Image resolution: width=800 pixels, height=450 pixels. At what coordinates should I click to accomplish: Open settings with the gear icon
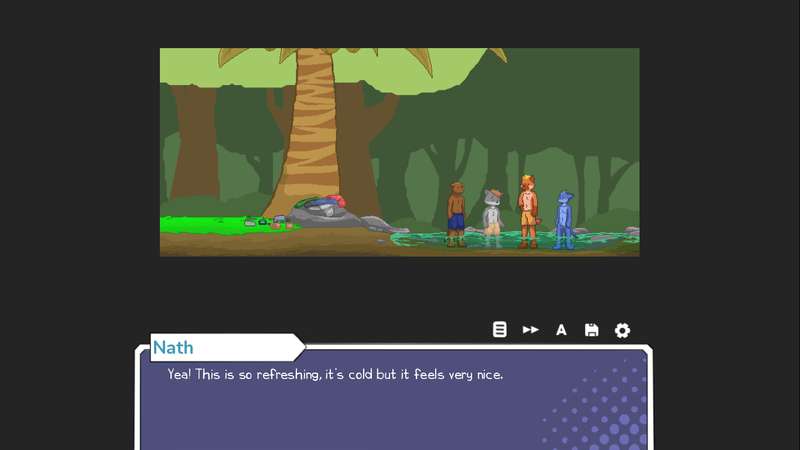pyautogui.click(x=622, y=330)
